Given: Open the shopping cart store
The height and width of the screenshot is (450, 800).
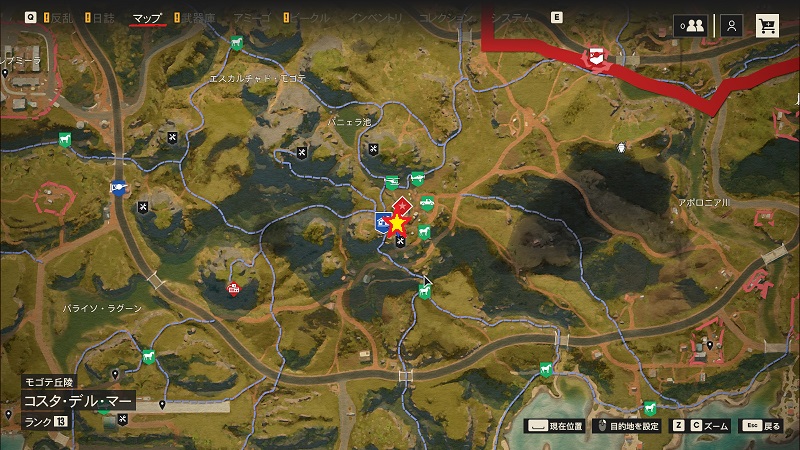Looking at the screenshot, I should [x=768, y=26].
